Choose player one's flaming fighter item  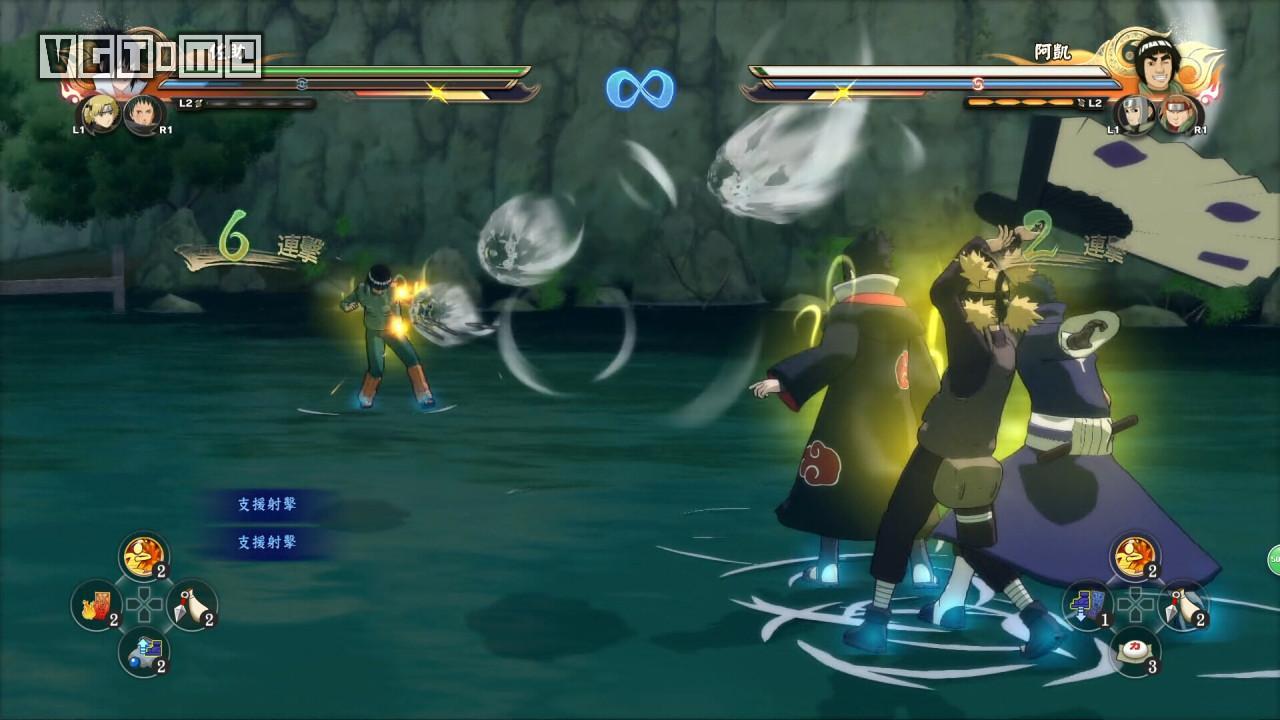[144, 557]
